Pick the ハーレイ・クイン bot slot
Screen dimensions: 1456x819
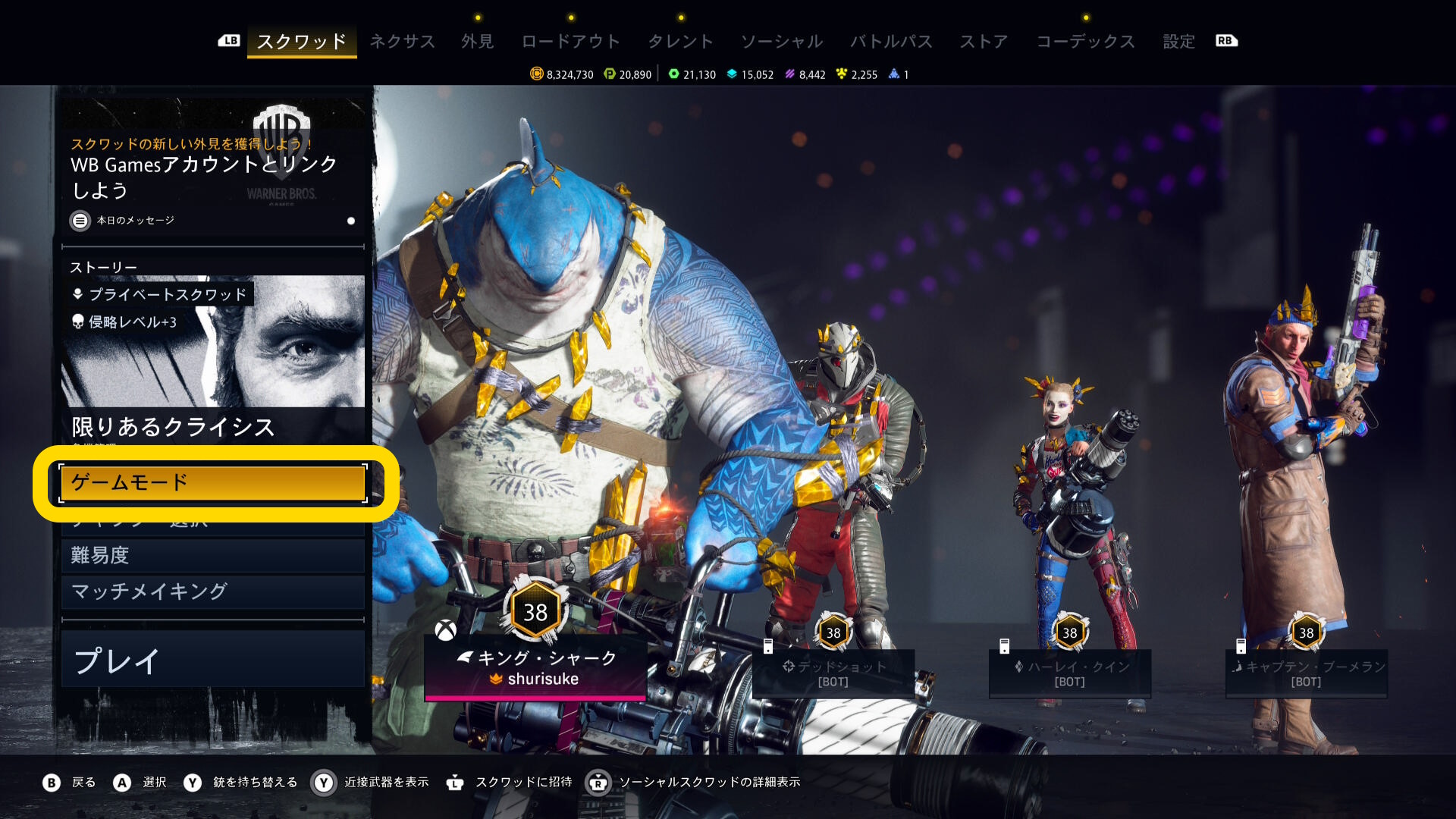point(1069,673)
